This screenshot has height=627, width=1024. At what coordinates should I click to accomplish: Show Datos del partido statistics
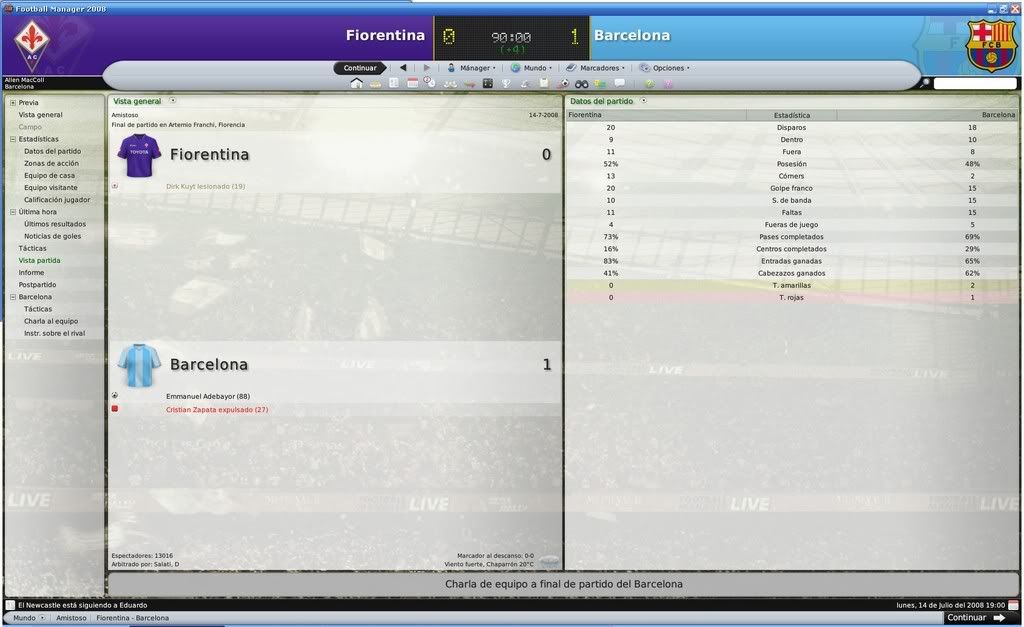click(53, 151)
